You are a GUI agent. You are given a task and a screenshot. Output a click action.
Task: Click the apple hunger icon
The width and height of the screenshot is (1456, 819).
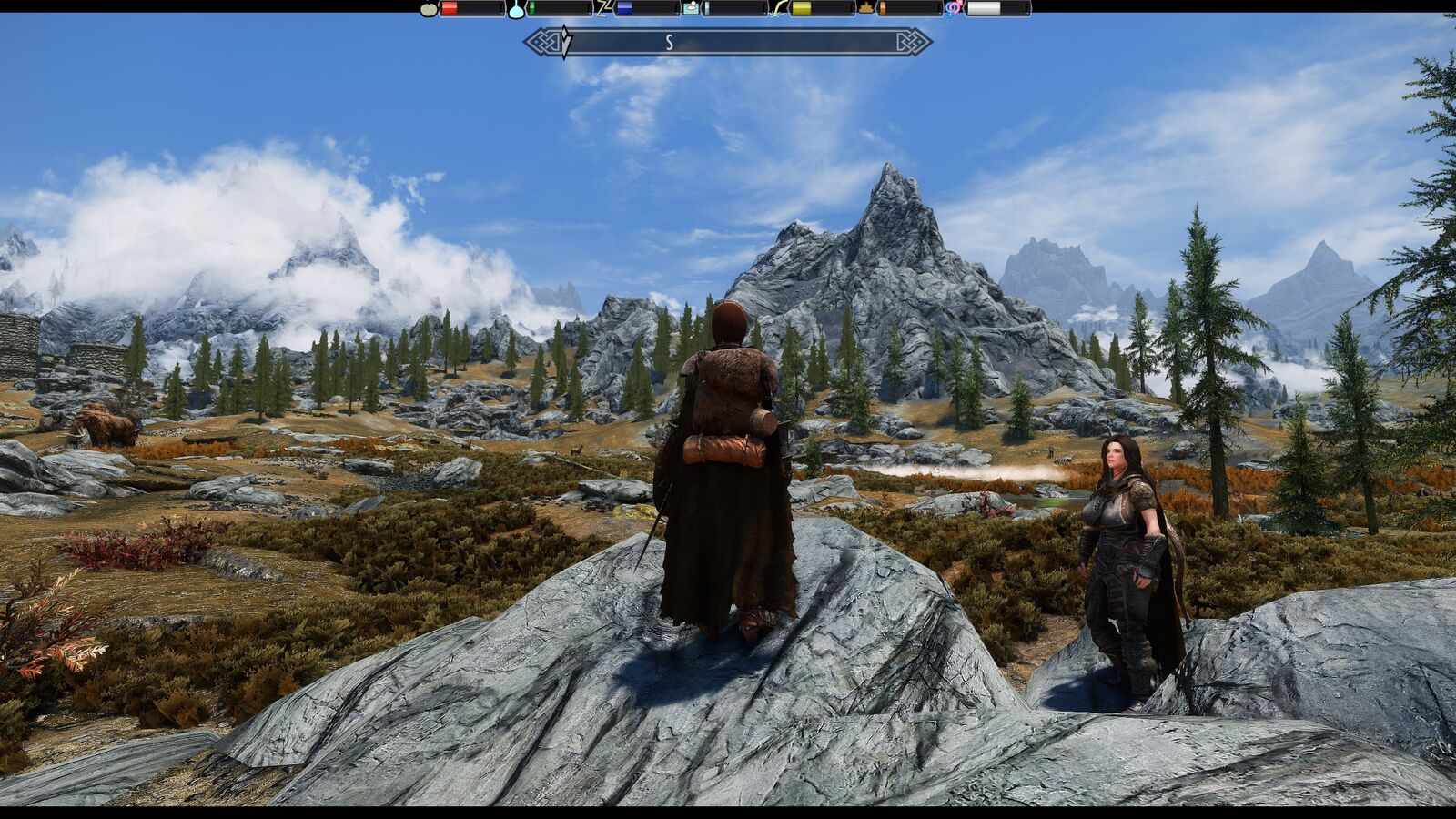coord(429,9)
